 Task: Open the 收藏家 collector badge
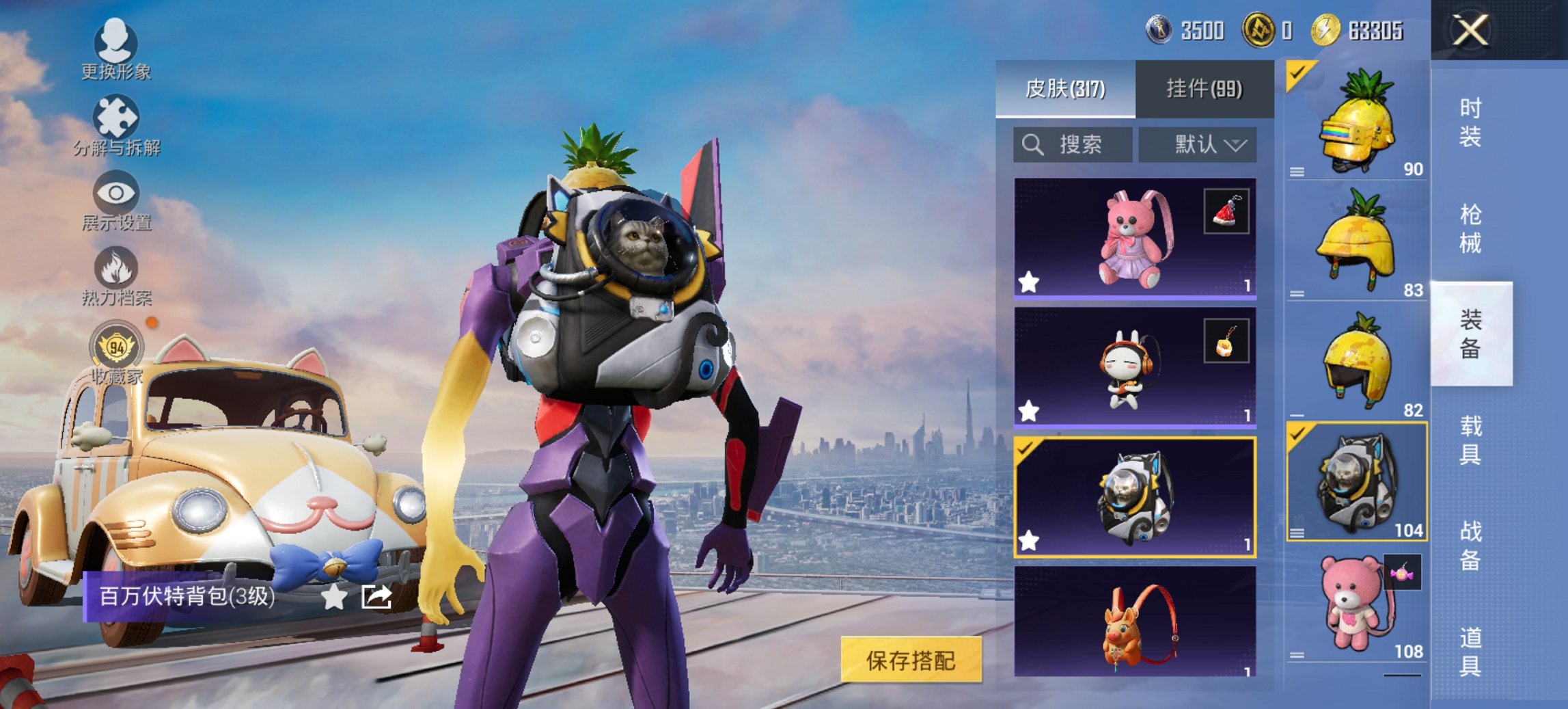click(116, 353)
